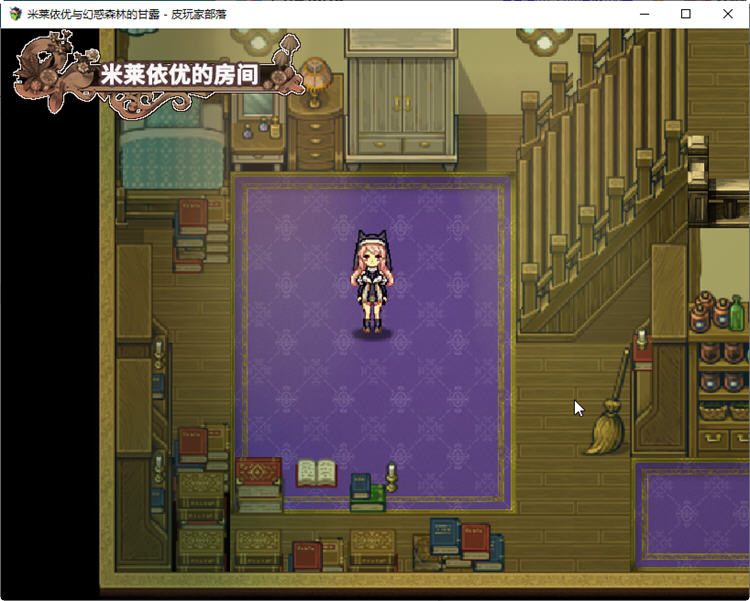
Task: Close the game window
Action: 727,14
